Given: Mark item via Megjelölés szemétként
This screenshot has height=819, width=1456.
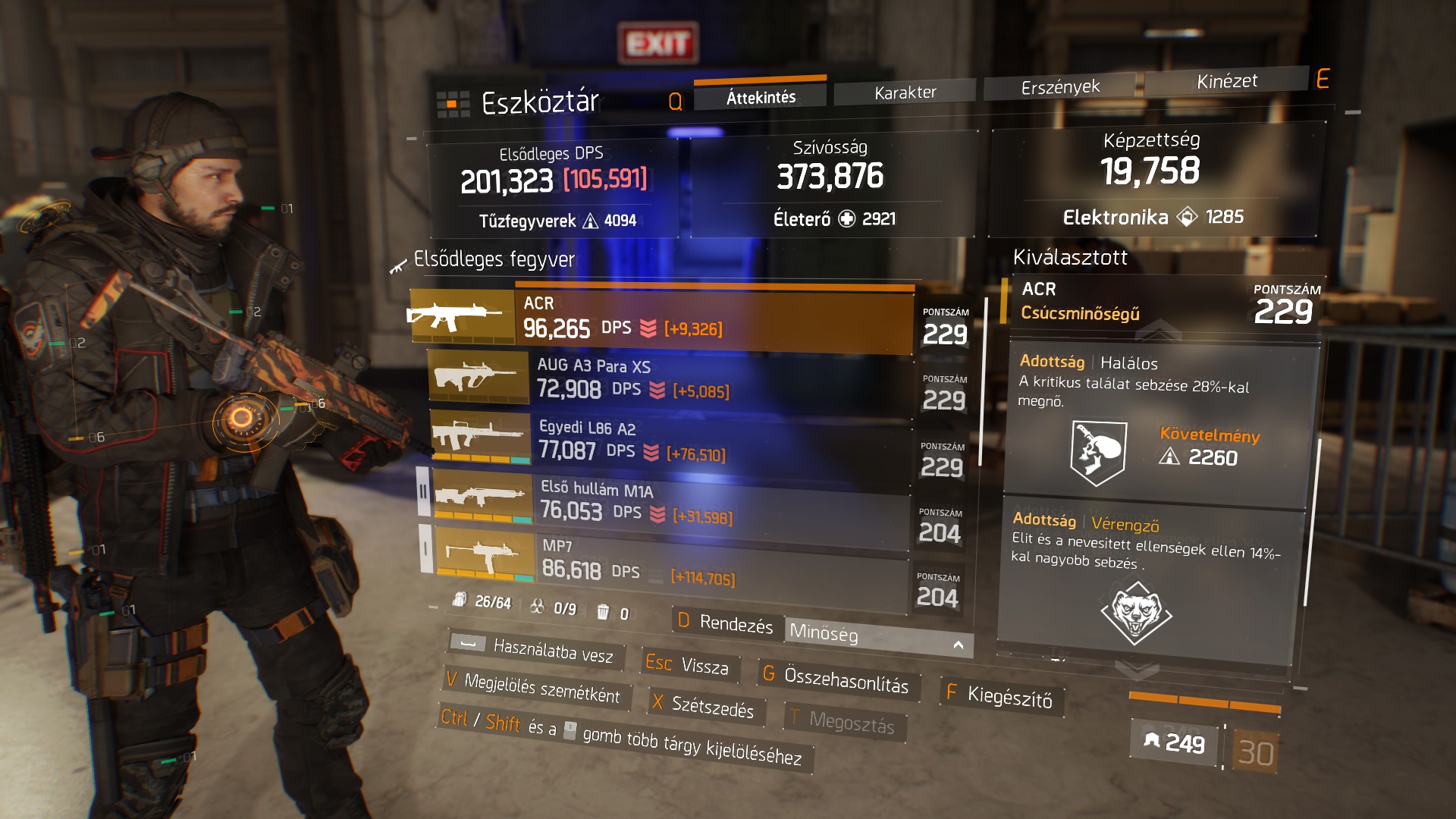Looking at the screenshot, I should (x=534, y=687).
